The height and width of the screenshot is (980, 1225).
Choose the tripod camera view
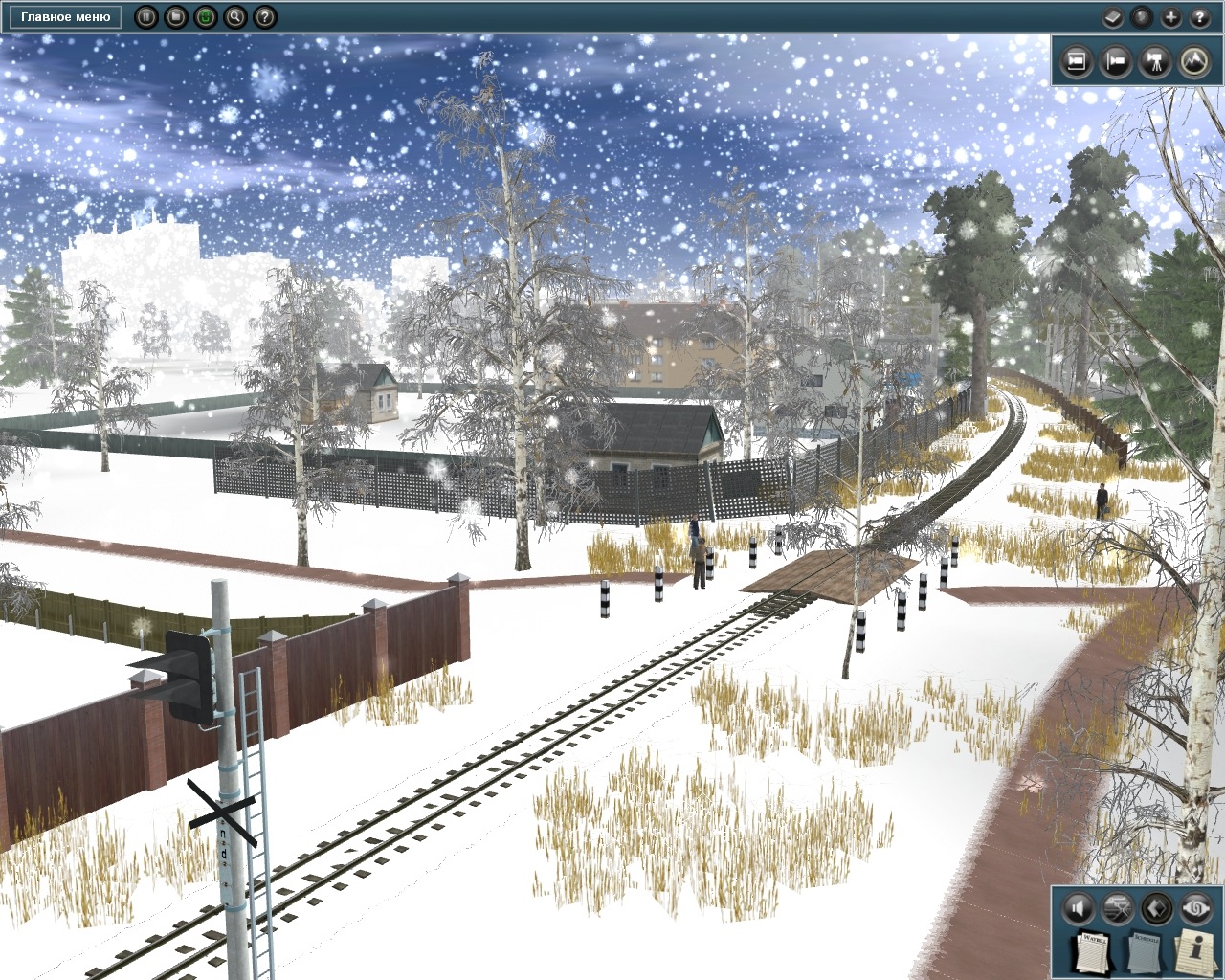(1156, 61)
